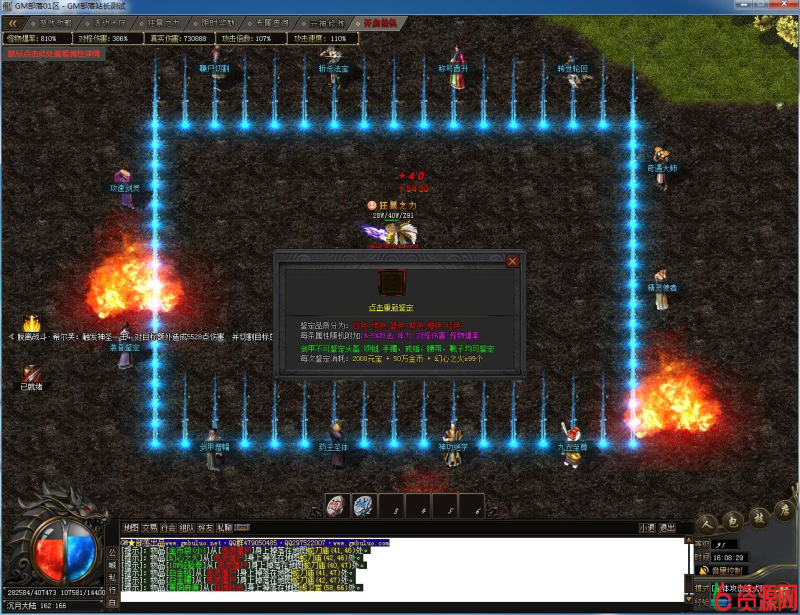
Task: Open the 交易 trade button
Action: [149, 527]
